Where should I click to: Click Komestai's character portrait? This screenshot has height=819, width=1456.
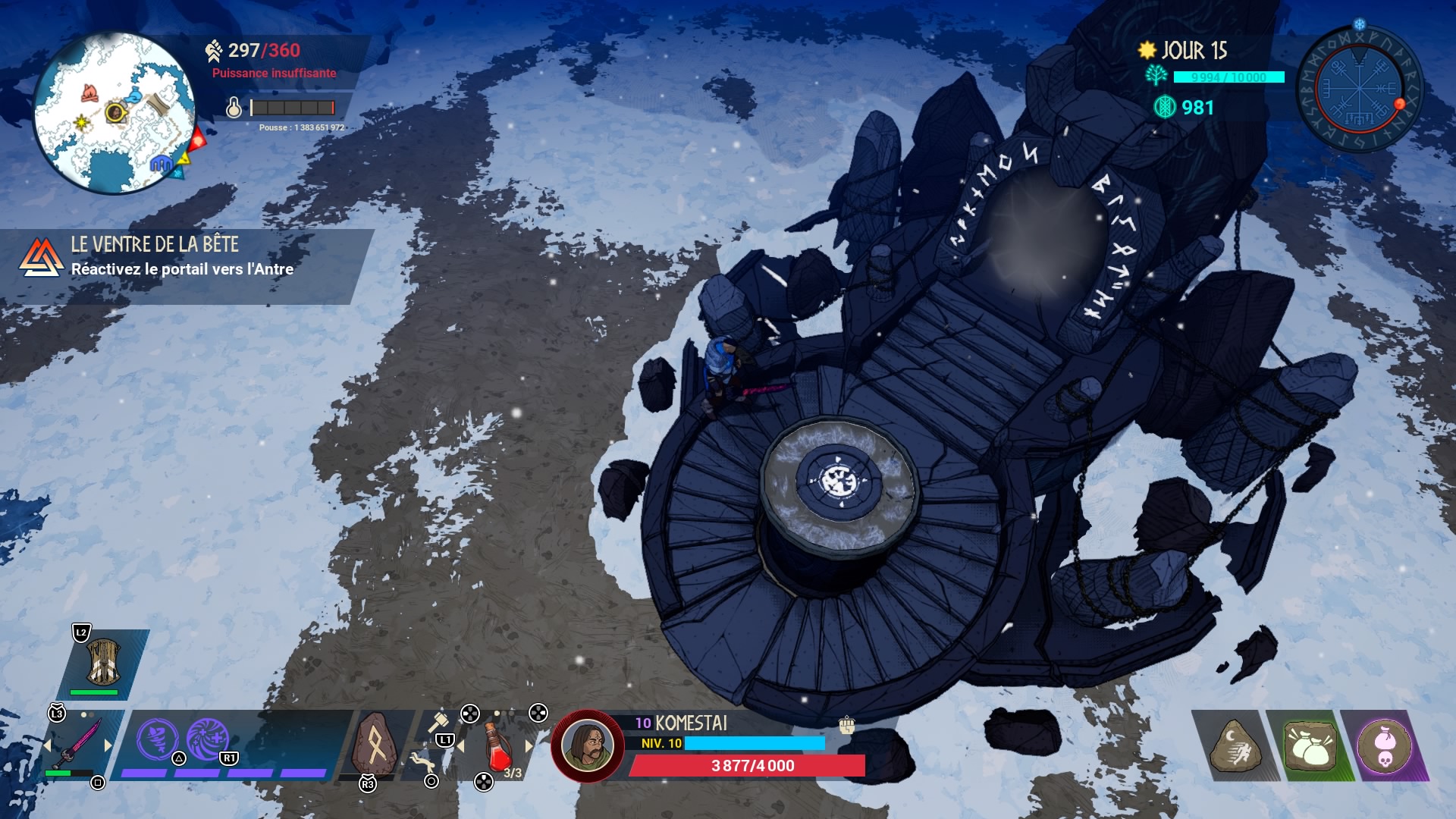pyautogui.click(x=587, y=745)
